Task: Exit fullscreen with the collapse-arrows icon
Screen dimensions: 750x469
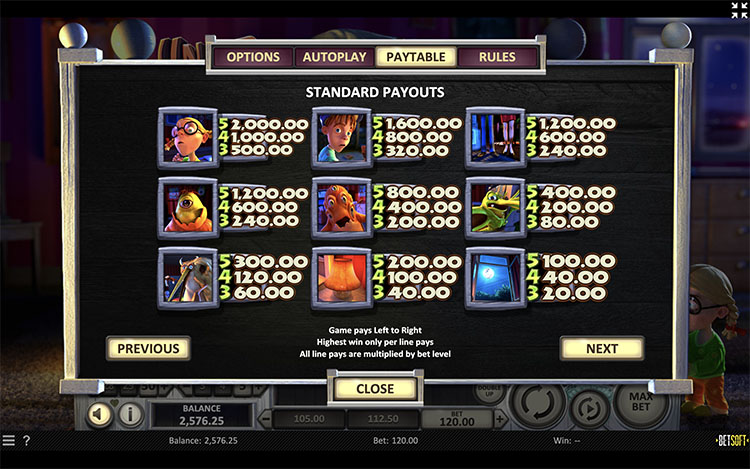Action: pyautogui.click(x=739, y=10)
